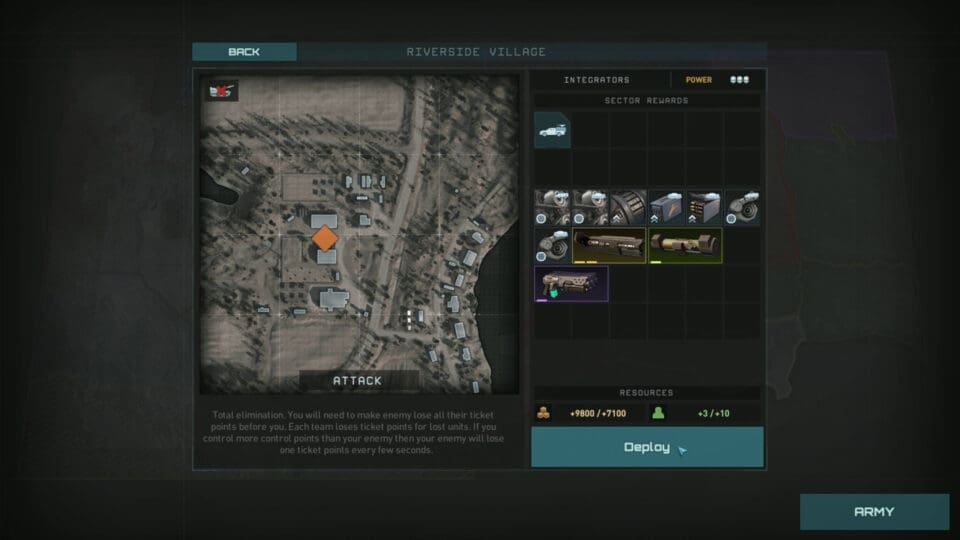Click the faction emblem on the map corner
Screen dimensions: 960x540
tap(220, 91)
